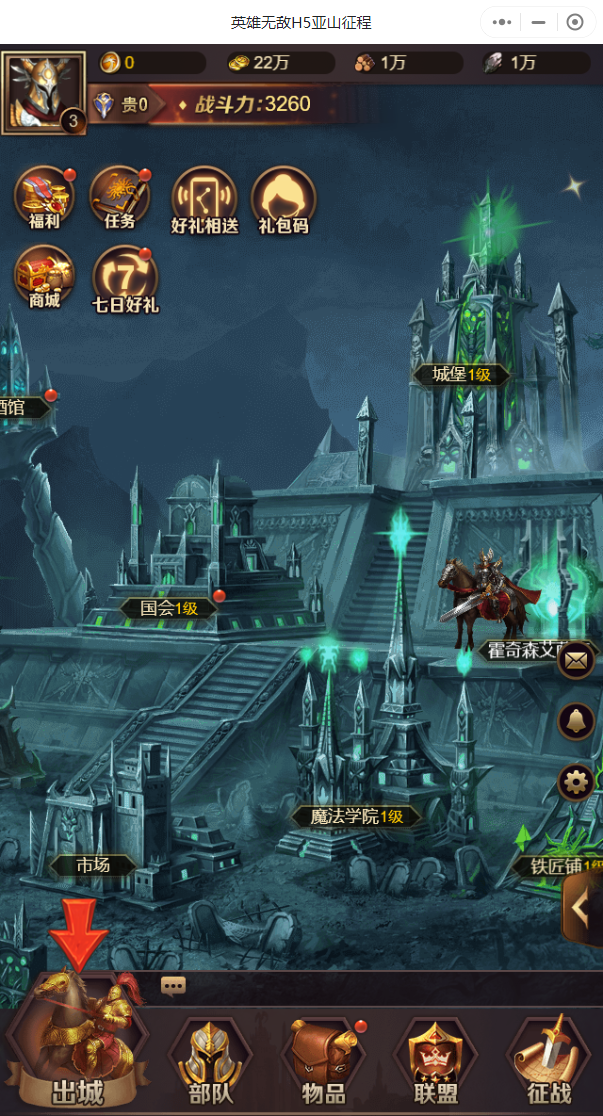Select the 魔法学院 magic academy label
The width and height of the screenshot is (603, 1116).
pyautogui.click(x=355, y=816)
